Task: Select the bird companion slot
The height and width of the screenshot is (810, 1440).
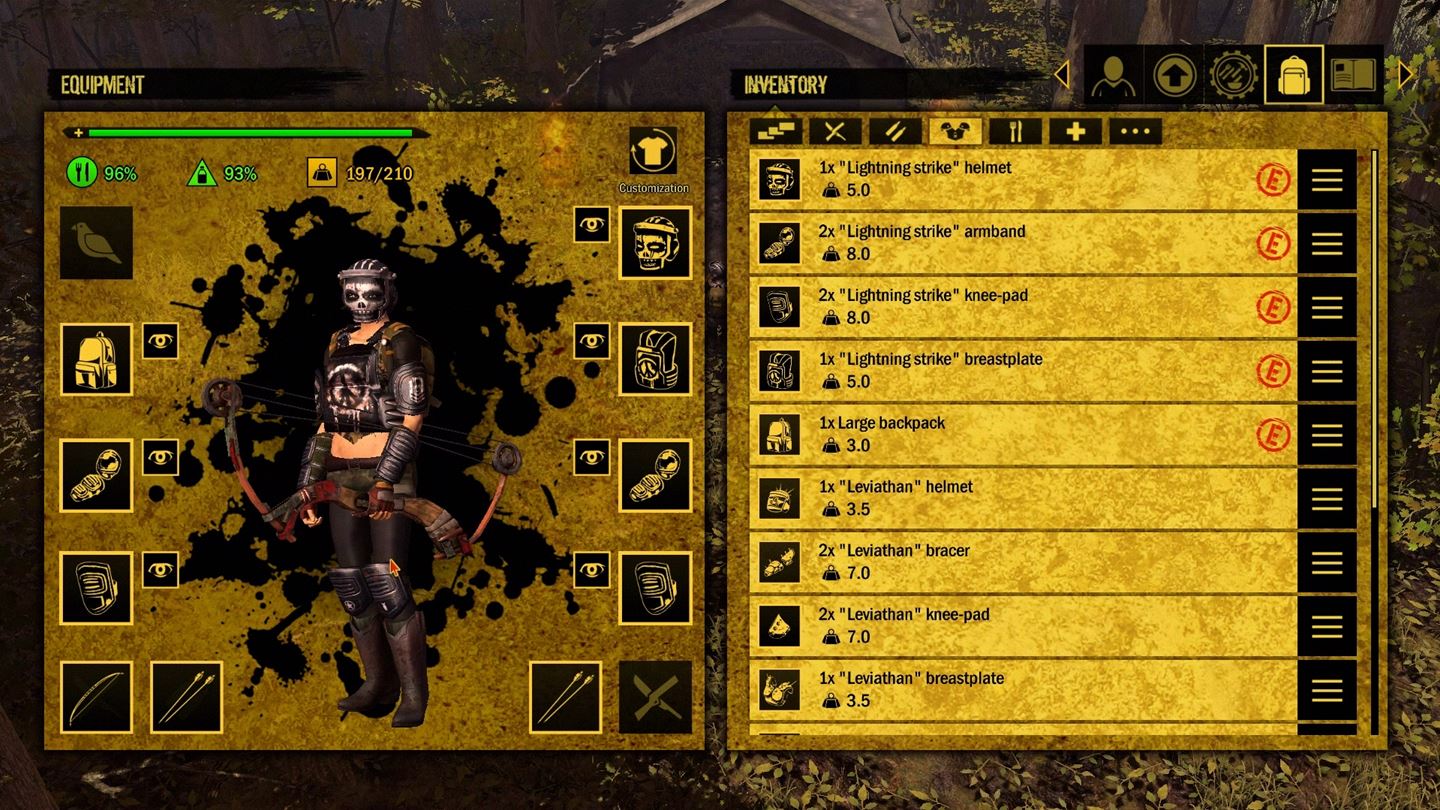Action: pyautogui.click(x=96, y=243)
